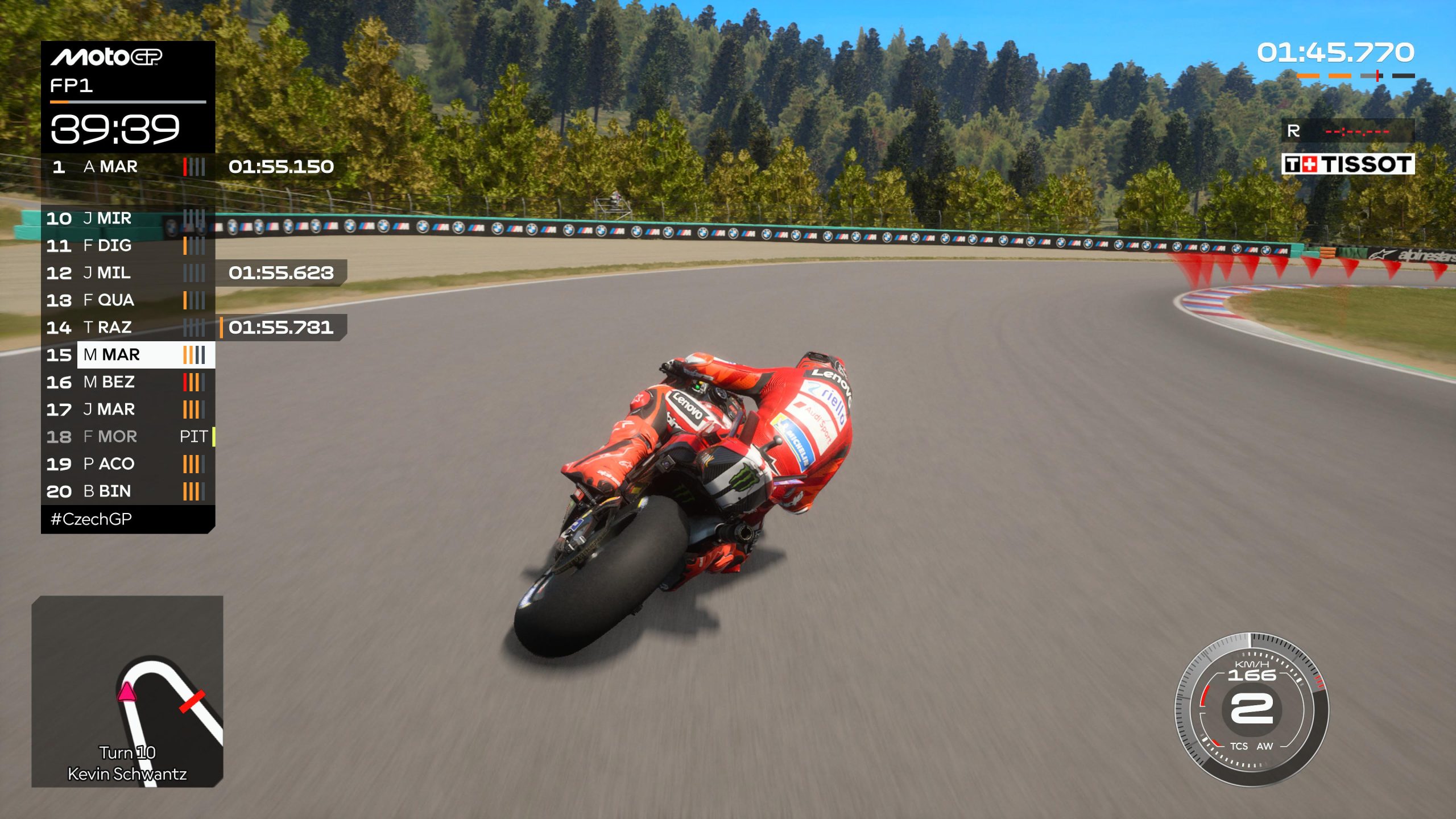Select the P ACO standings row

click(x=128, y=464)
